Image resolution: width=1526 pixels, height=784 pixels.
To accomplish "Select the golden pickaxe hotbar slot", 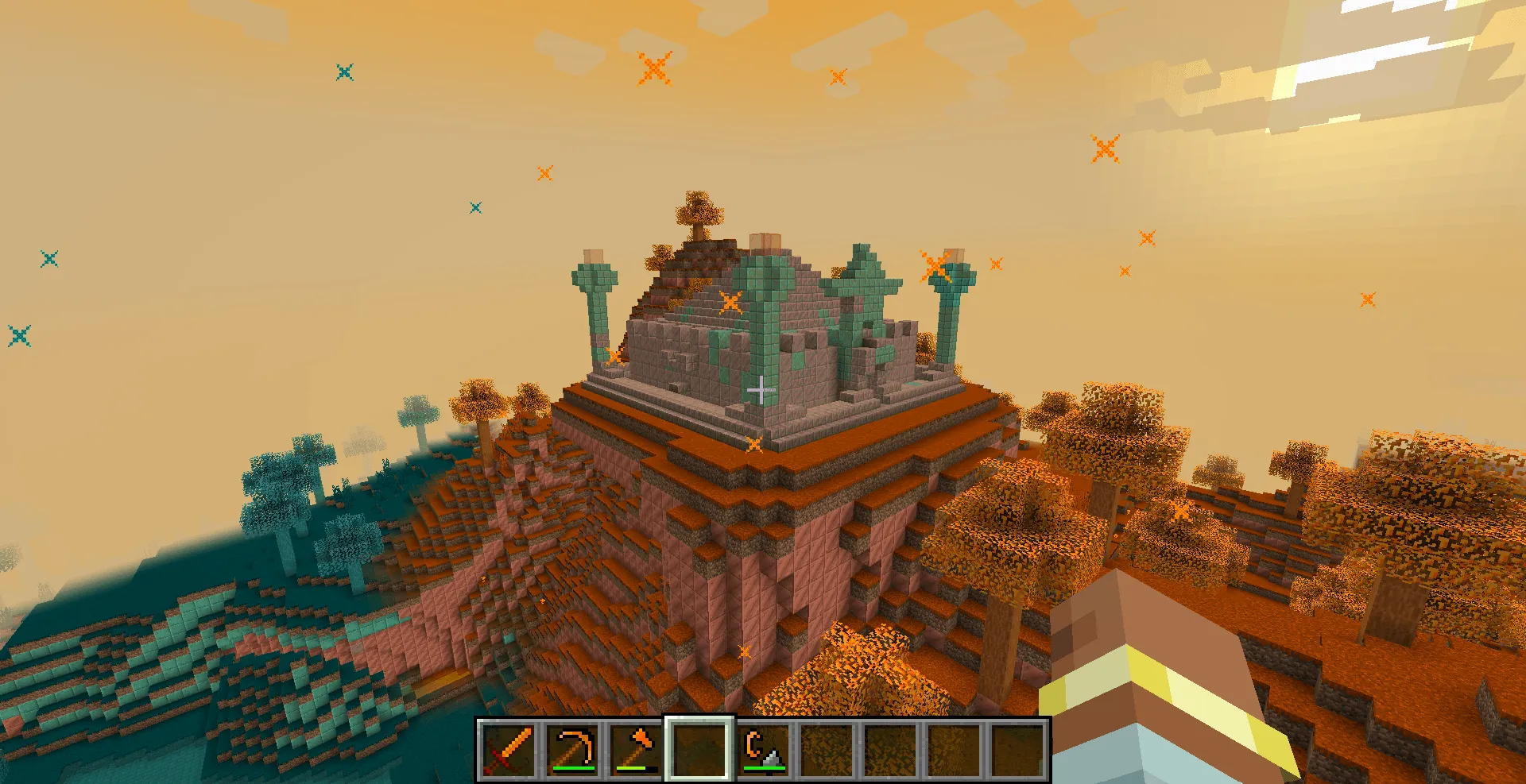I will [x=574, y=751].
